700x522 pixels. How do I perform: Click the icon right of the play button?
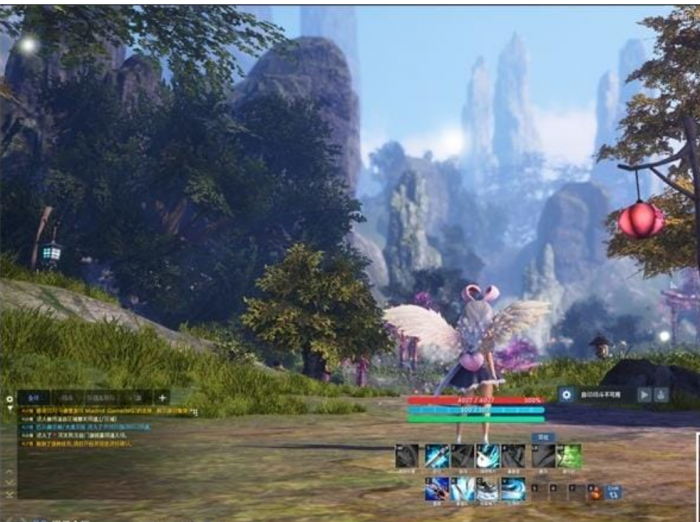point(660,394)
